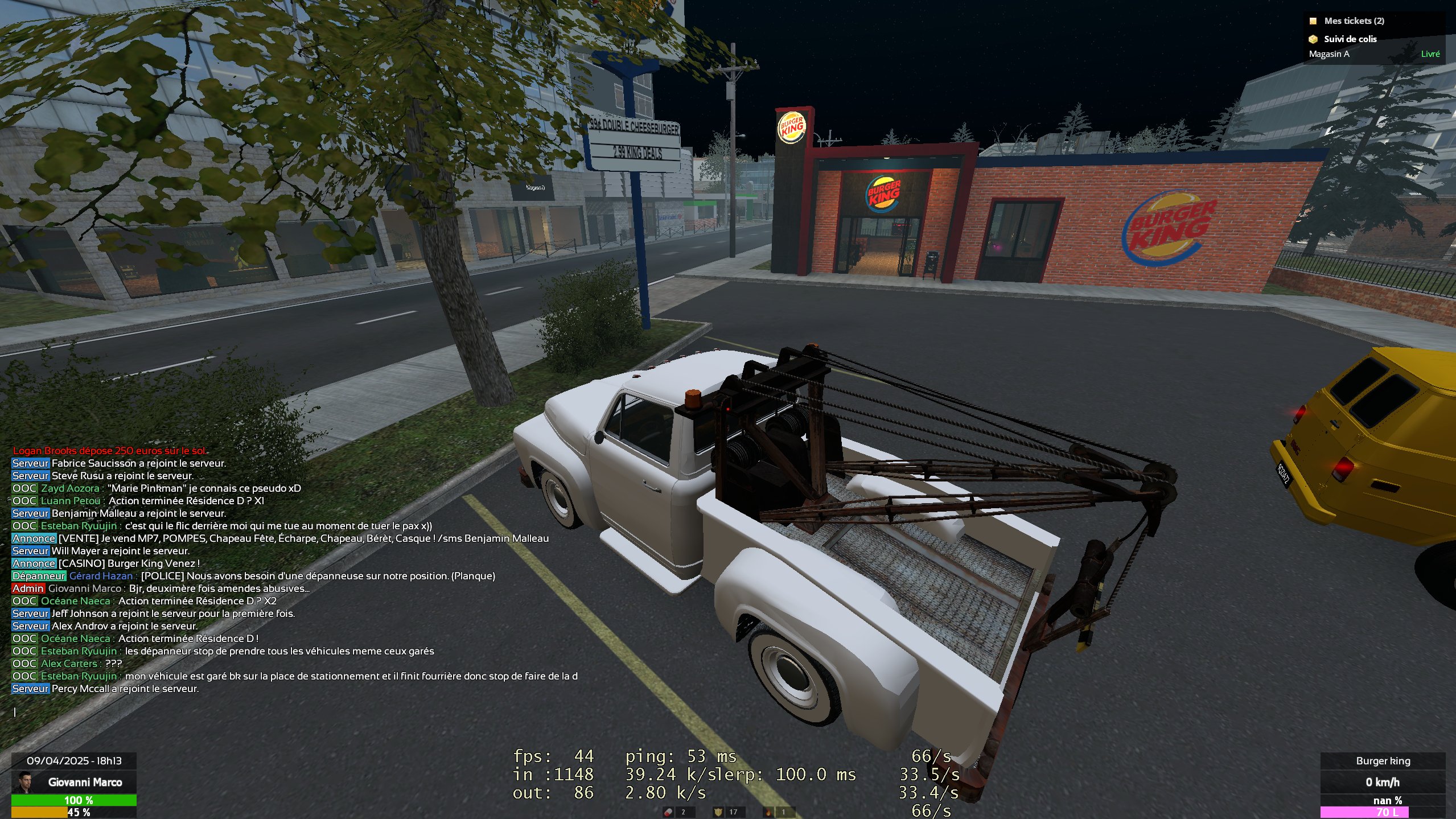Click the chat text input line

click(171, 712)
